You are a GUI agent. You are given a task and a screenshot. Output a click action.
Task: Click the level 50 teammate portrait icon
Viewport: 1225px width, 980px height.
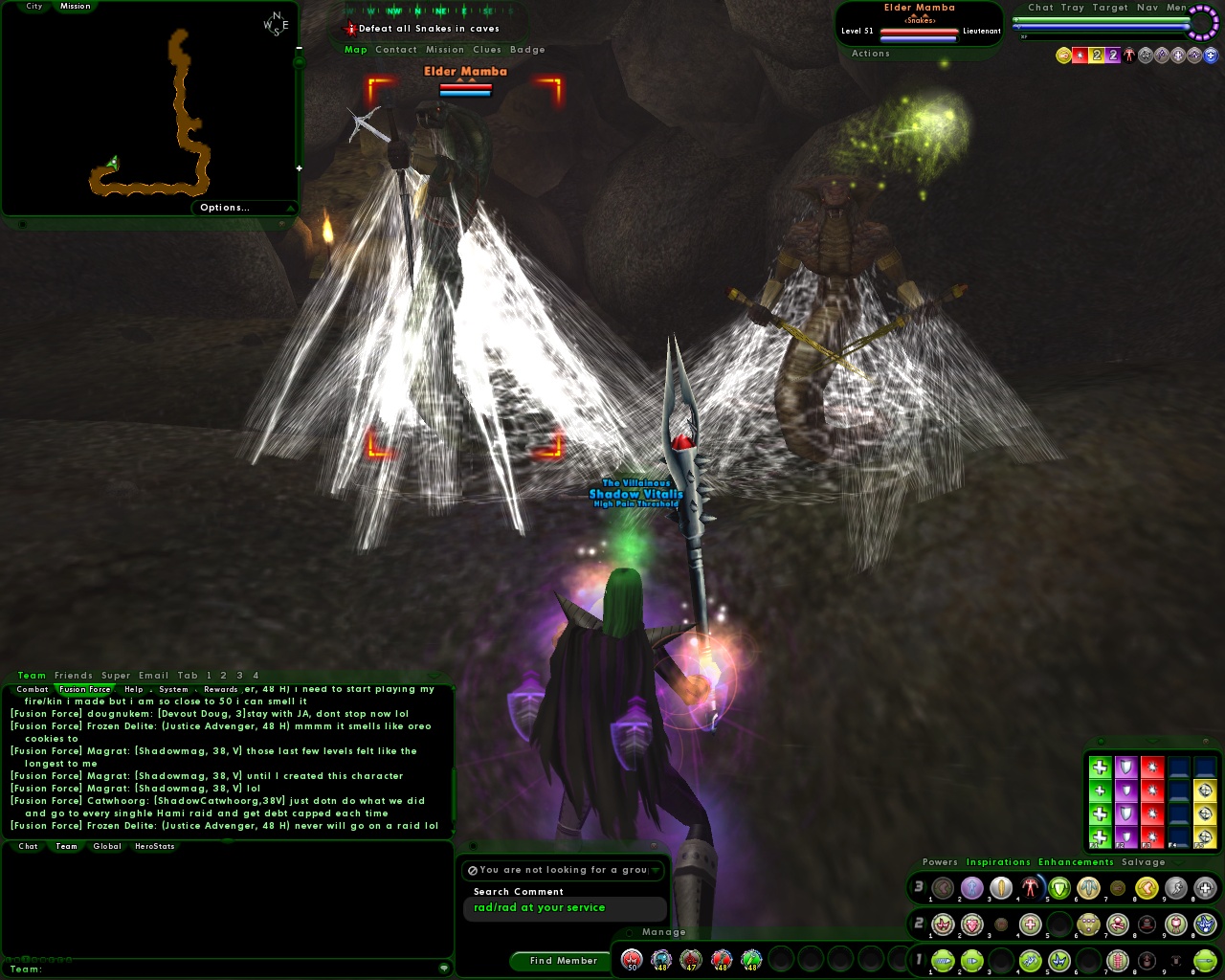tap(632, 960)
